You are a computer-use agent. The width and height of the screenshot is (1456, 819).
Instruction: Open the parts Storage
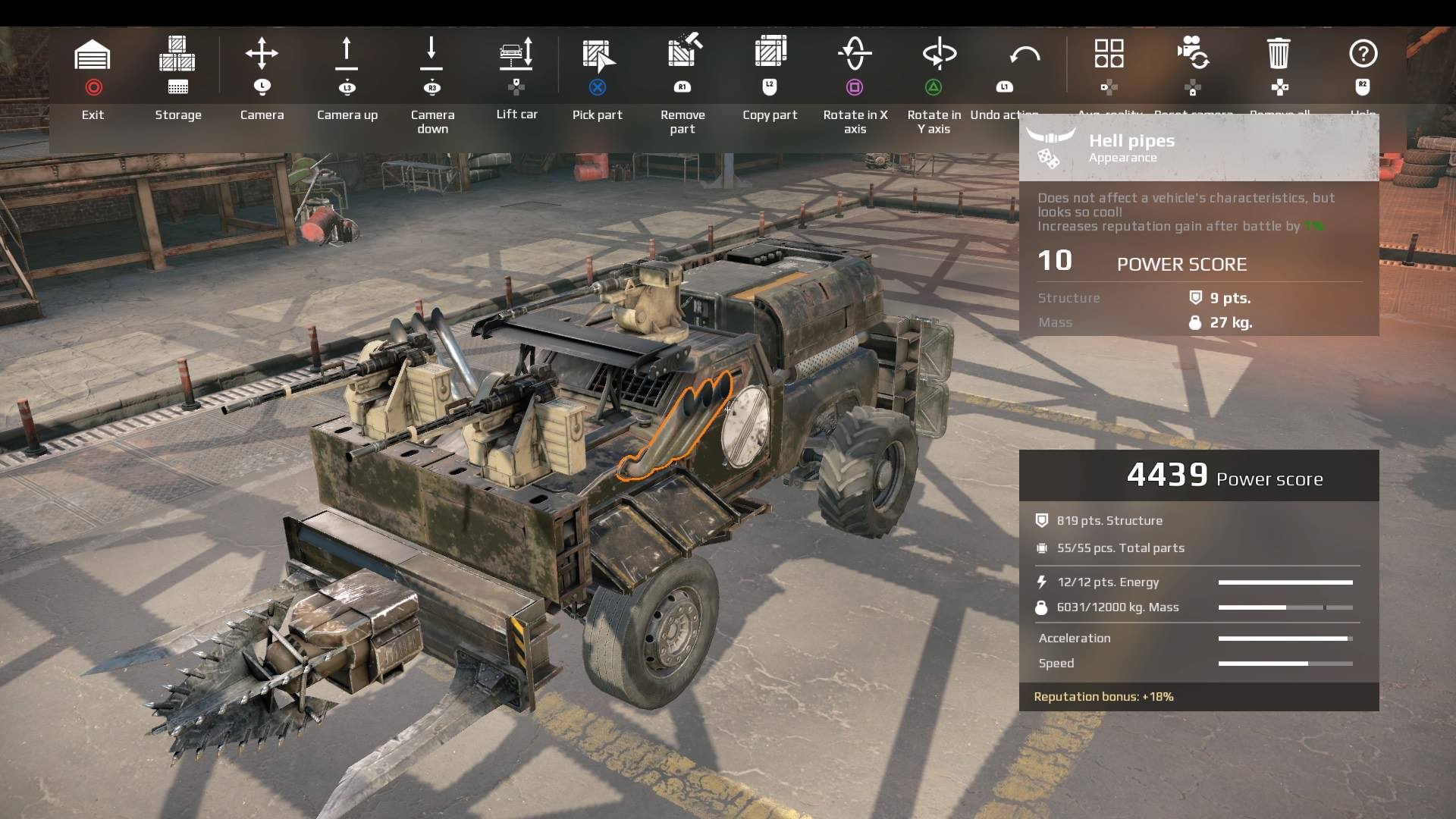[177, 55]
